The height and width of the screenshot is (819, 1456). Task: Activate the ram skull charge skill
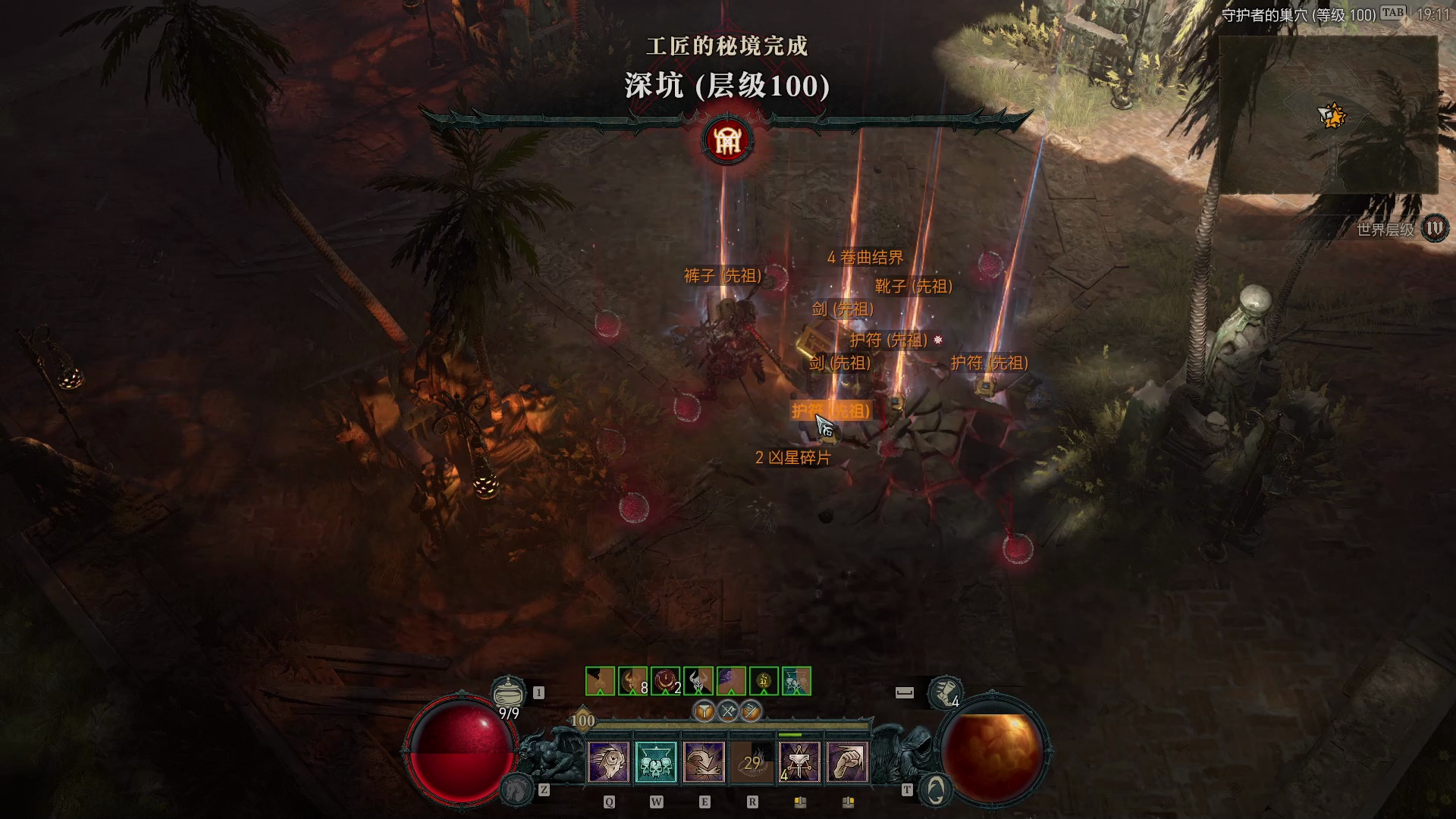[608, 761]
